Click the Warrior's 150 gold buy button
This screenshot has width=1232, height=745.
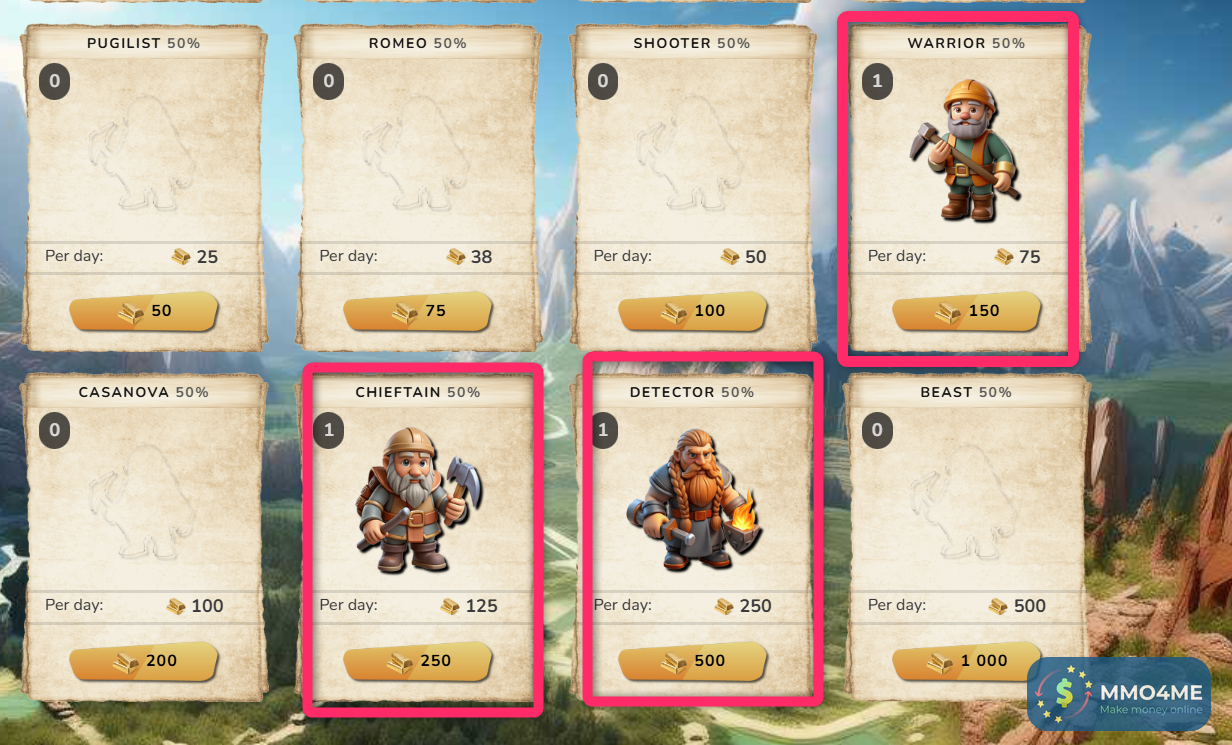click(x=966, y=311)
